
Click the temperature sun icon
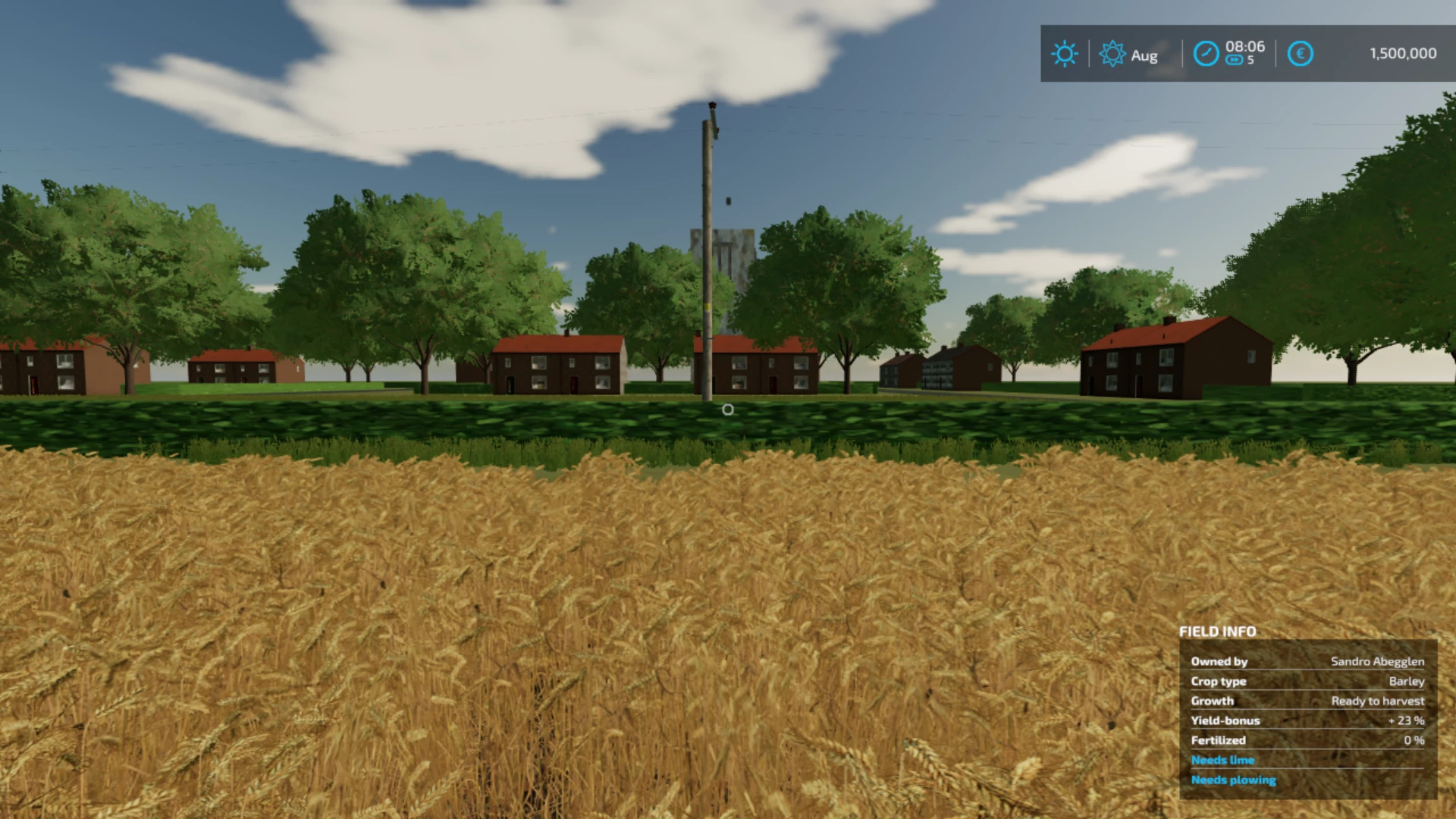tap(1065, 54)
